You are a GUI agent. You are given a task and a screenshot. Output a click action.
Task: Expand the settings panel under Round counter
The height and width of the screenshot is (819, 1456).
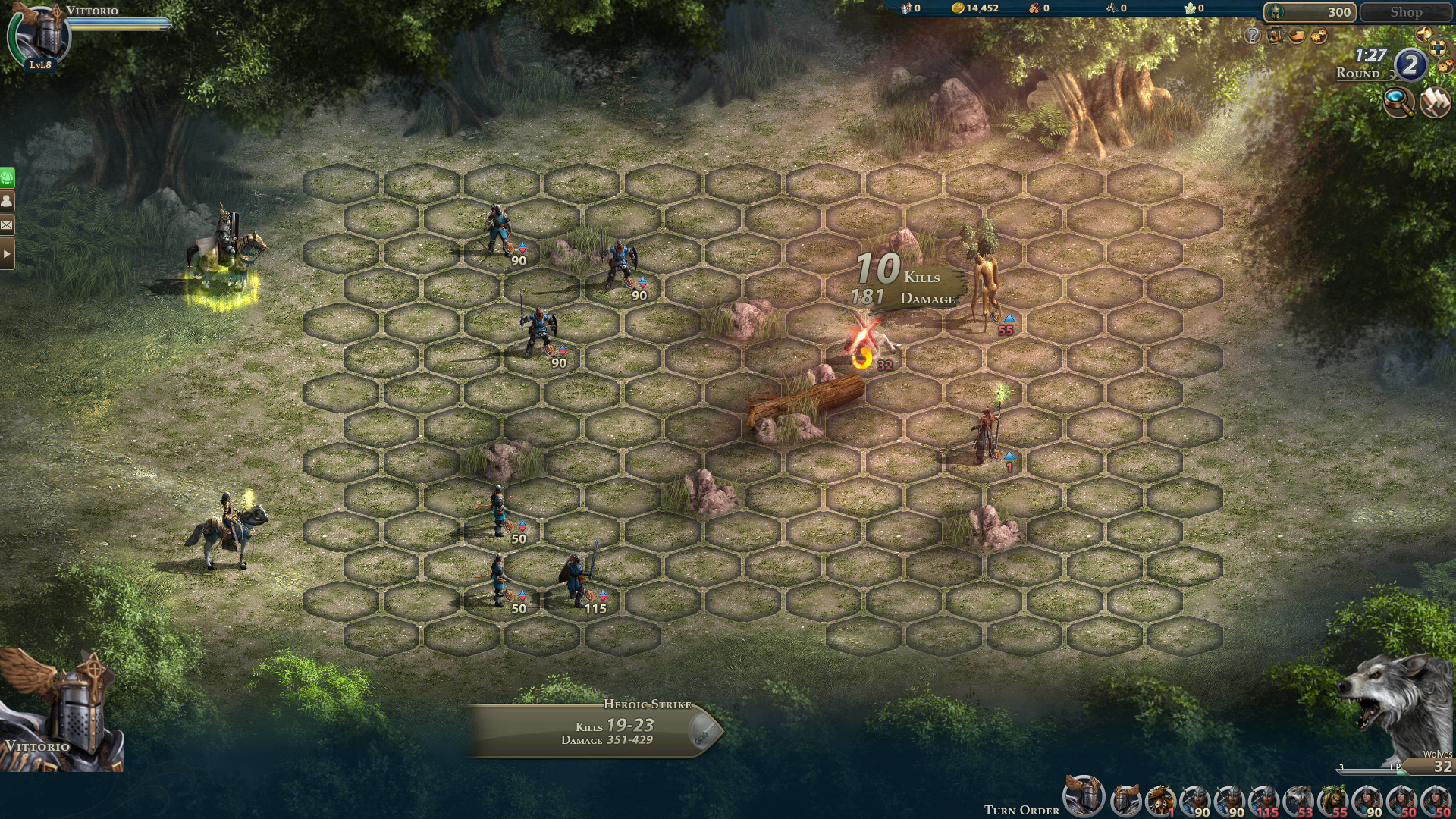coord(1438,49)
